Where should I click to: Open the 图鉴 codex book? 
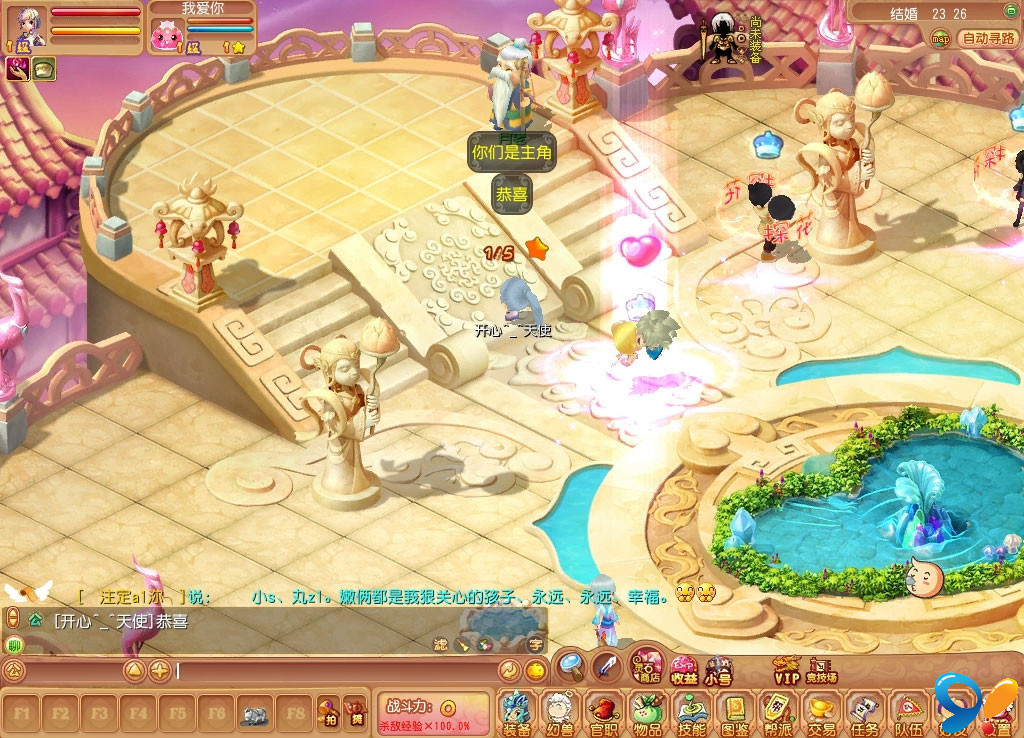pos(735,712)
